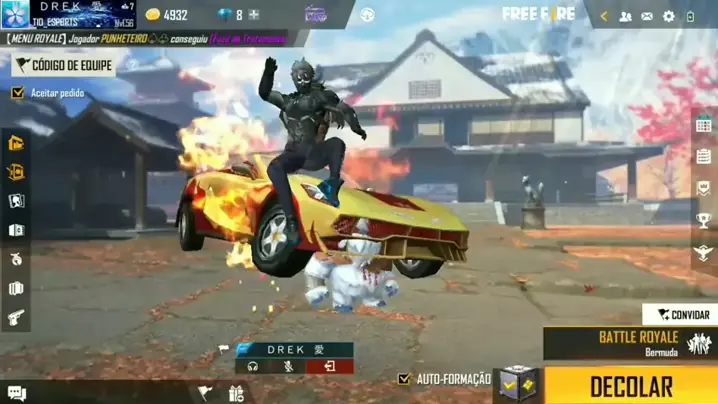The image size is (718, 404).
Task: Open the mail envelope icon
Action: pyautogui.click(x=647, y=16)
